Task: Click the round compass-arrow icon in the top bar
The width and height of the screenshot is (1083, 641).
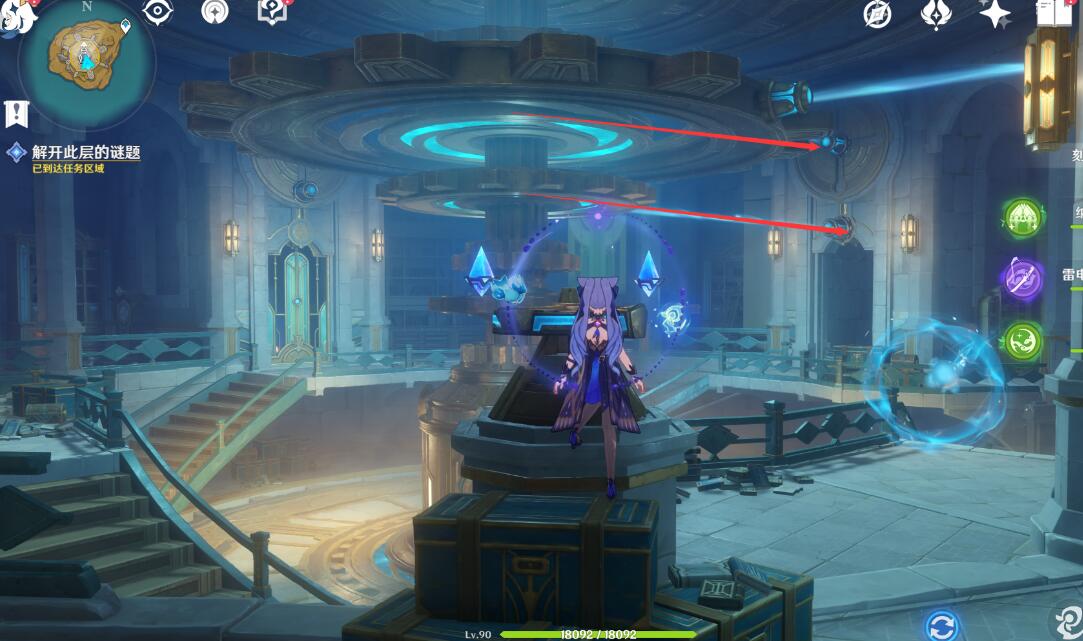Action: click(x=214, y=12)
